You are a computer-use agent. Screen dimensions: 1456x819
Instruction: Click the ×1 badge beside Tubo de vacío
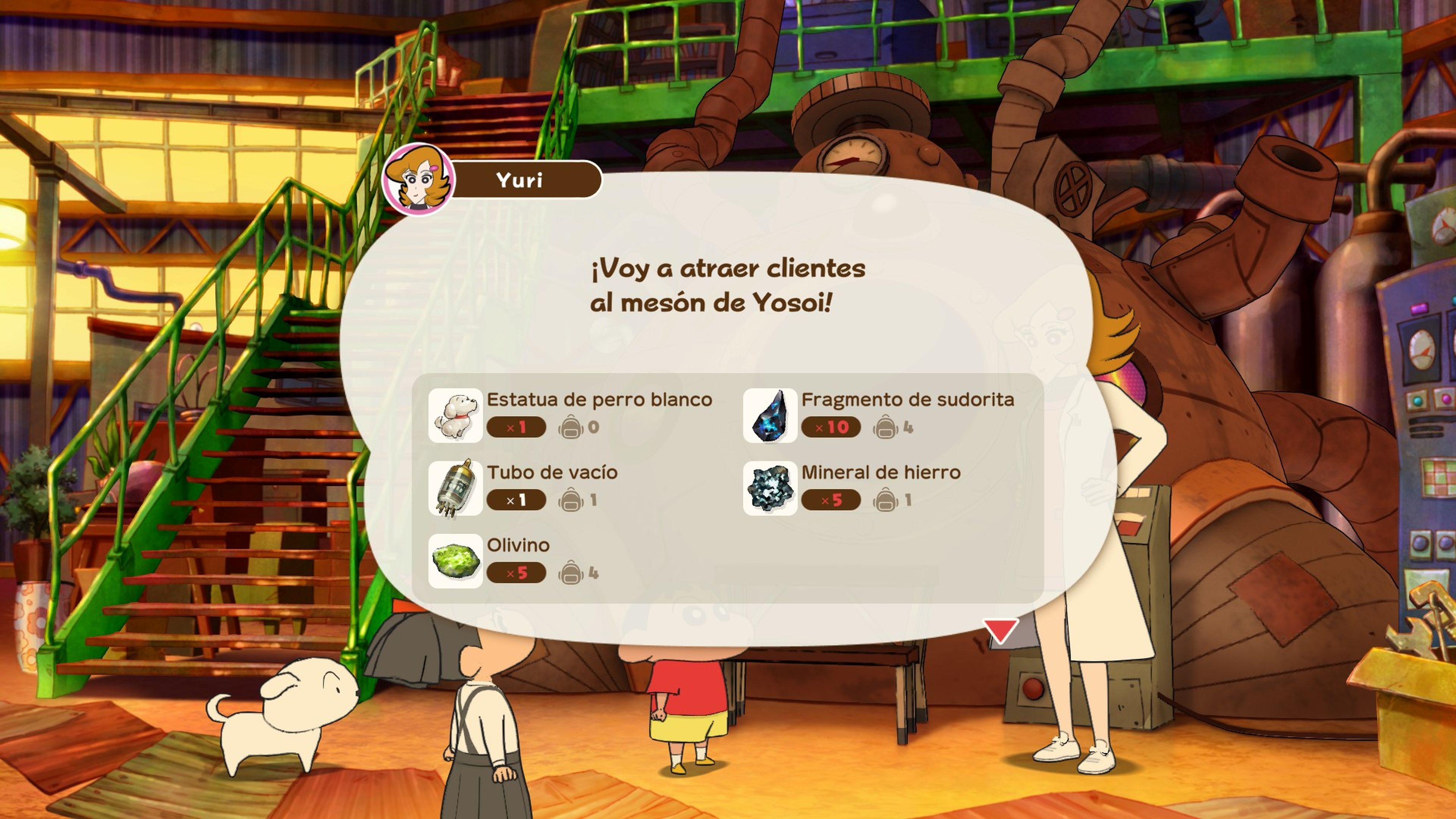[x=517, y=500]
